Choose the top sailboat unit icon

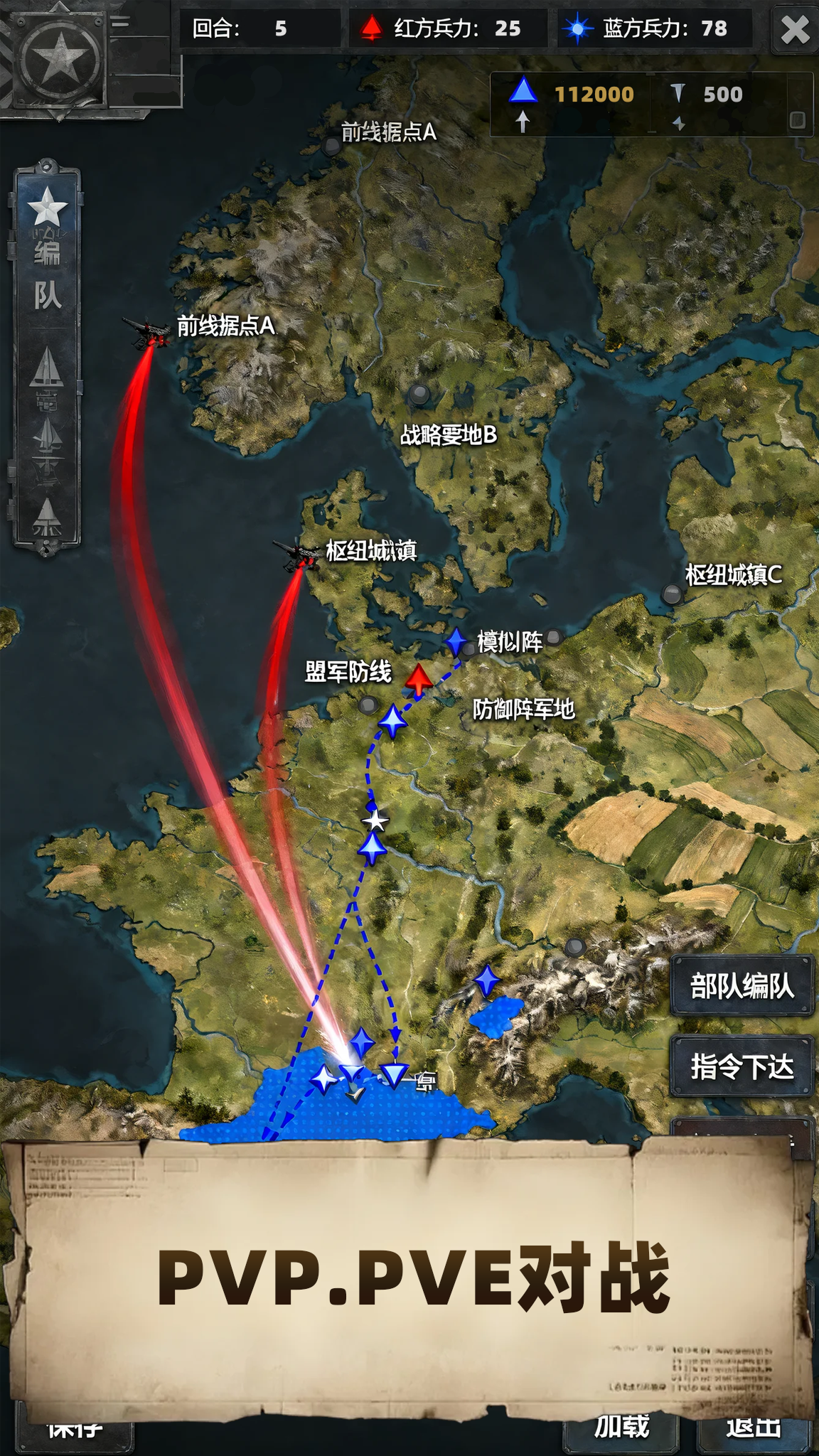[47, 367]
